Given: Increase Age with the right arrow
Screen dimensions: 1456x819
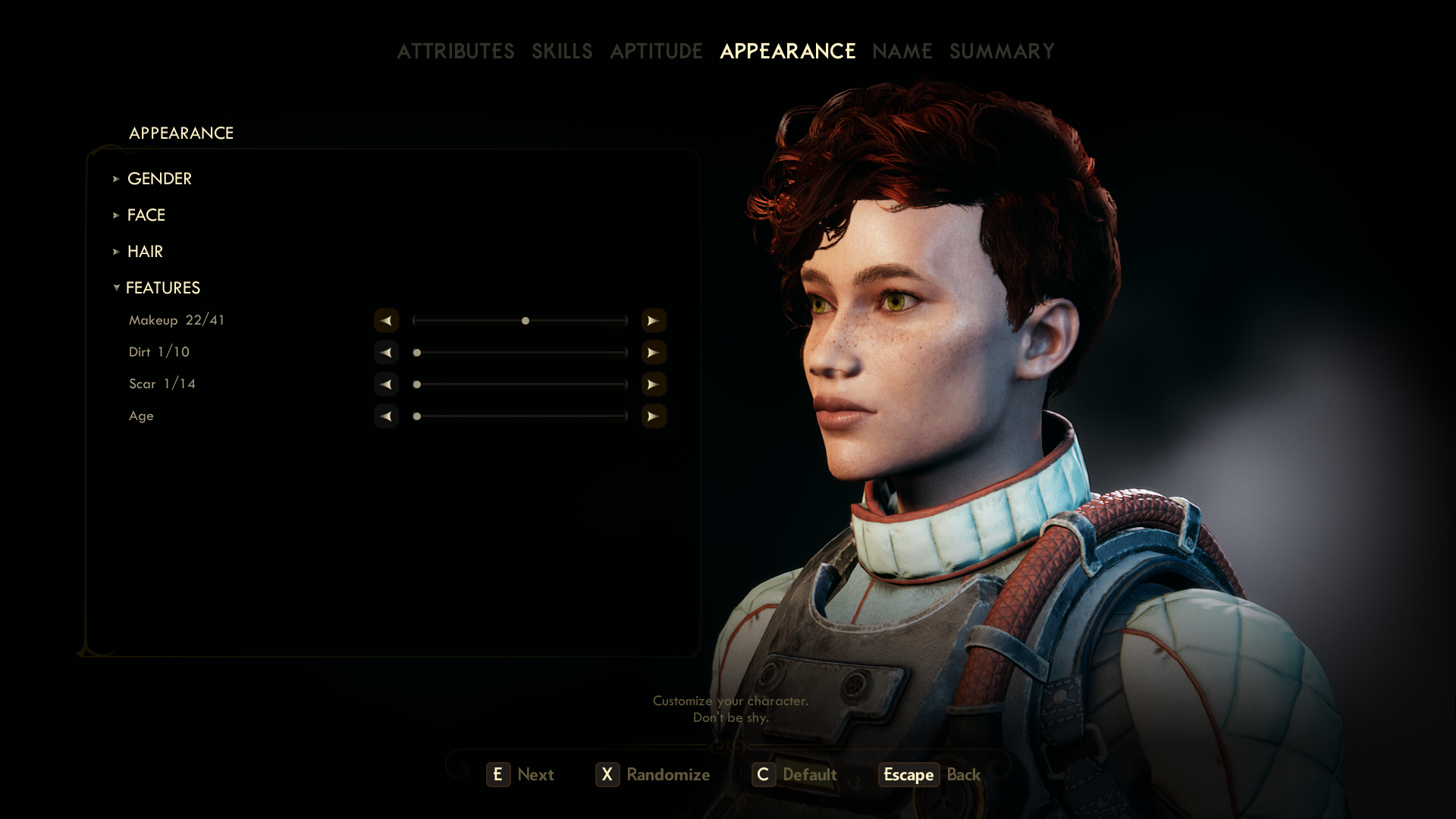Looking at the screenshot, I should coord(653,416).
